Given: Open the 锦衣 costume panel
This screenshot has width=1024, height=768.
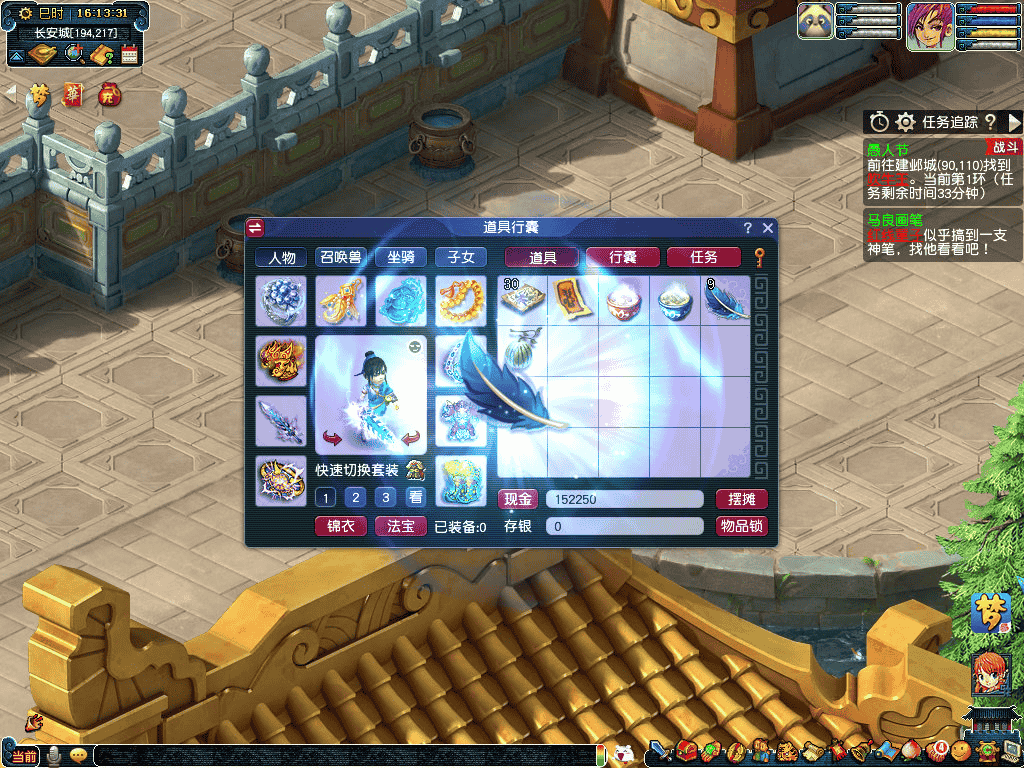Looking at the screenshot, I should [341, 526].
